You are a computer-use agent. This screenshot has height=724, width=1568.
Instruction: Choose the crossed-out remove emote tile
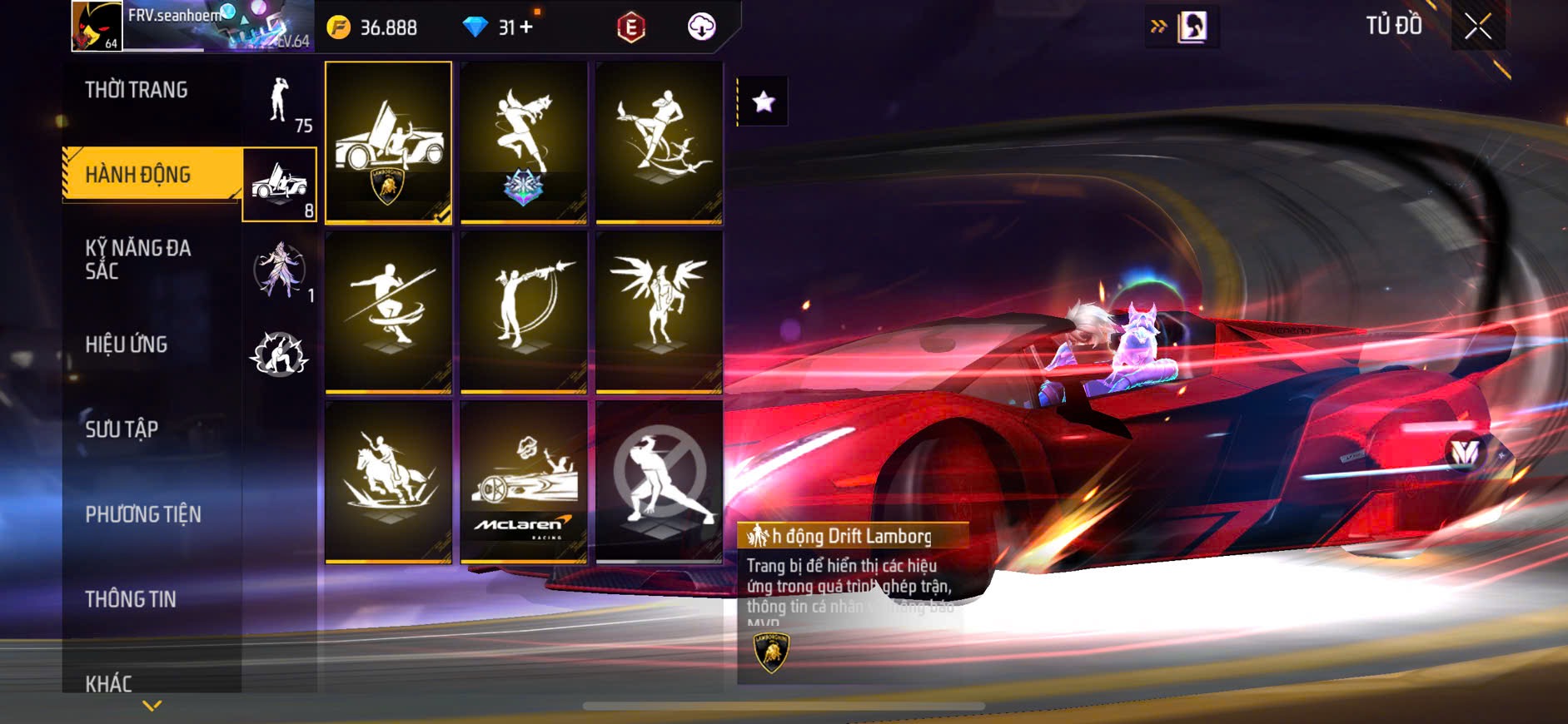659,482
